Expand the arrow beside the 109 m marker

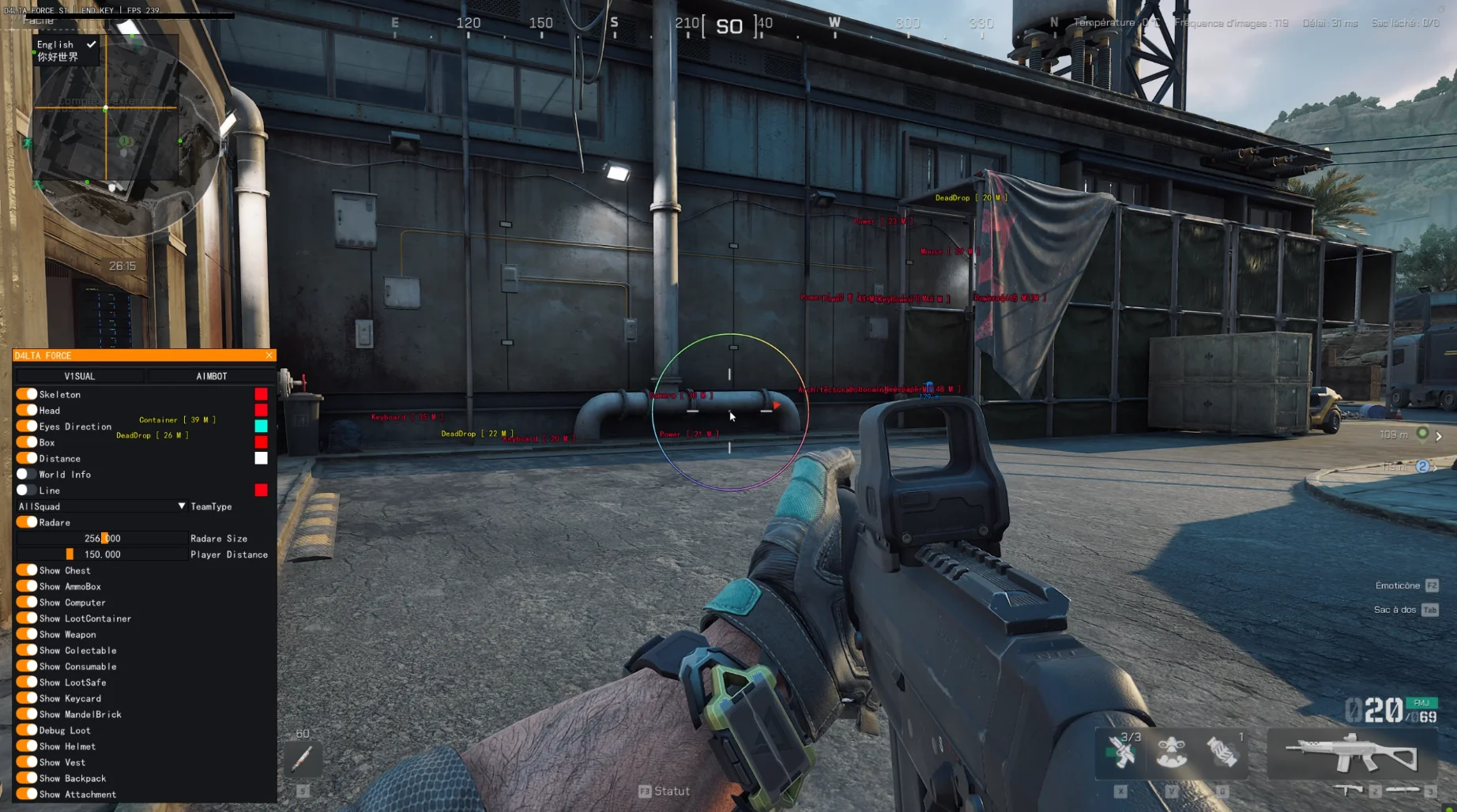[x=1440, y=436]
